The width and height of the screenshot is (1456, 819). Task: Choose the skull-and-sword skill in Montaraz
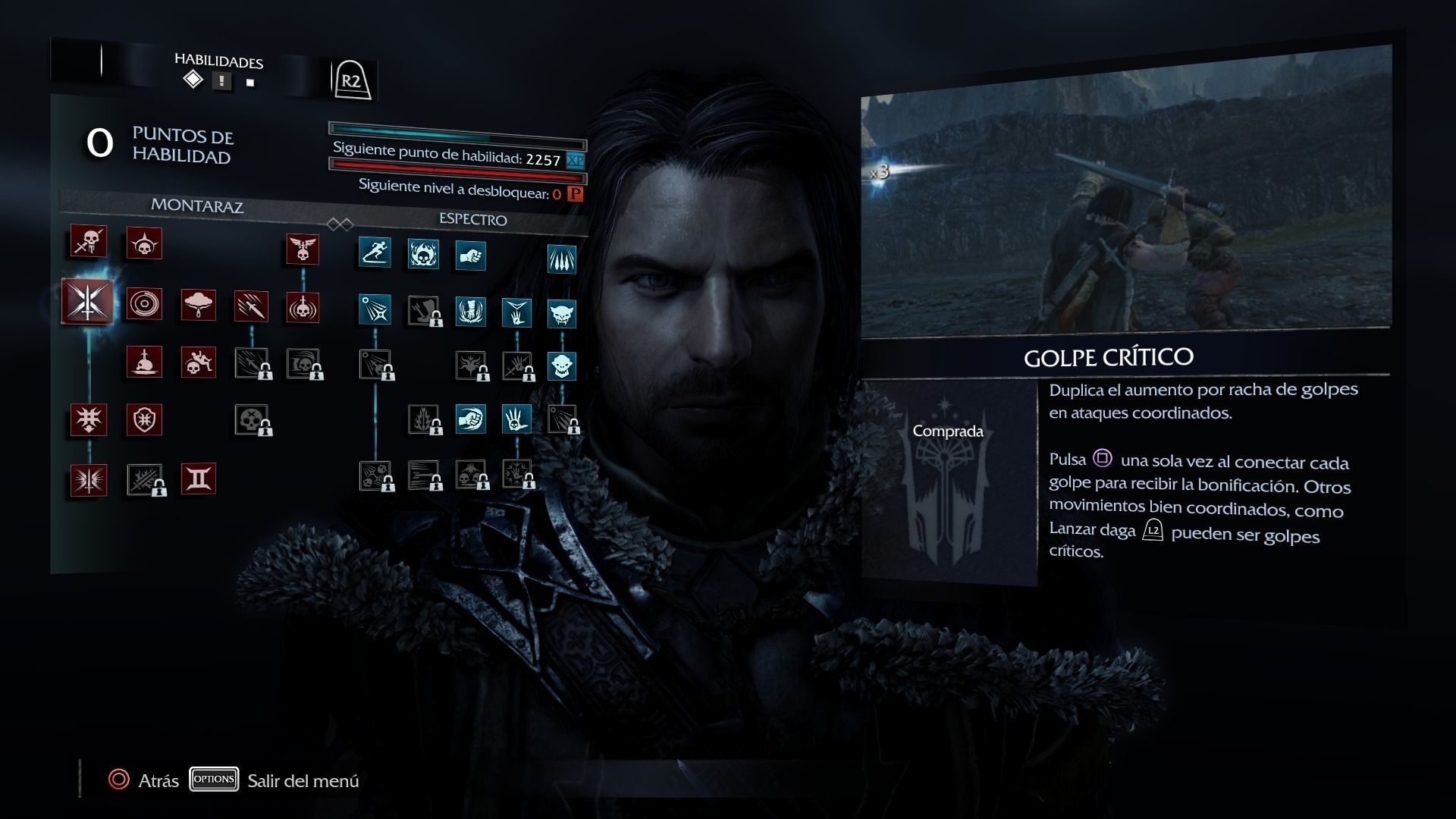point(89,242)
